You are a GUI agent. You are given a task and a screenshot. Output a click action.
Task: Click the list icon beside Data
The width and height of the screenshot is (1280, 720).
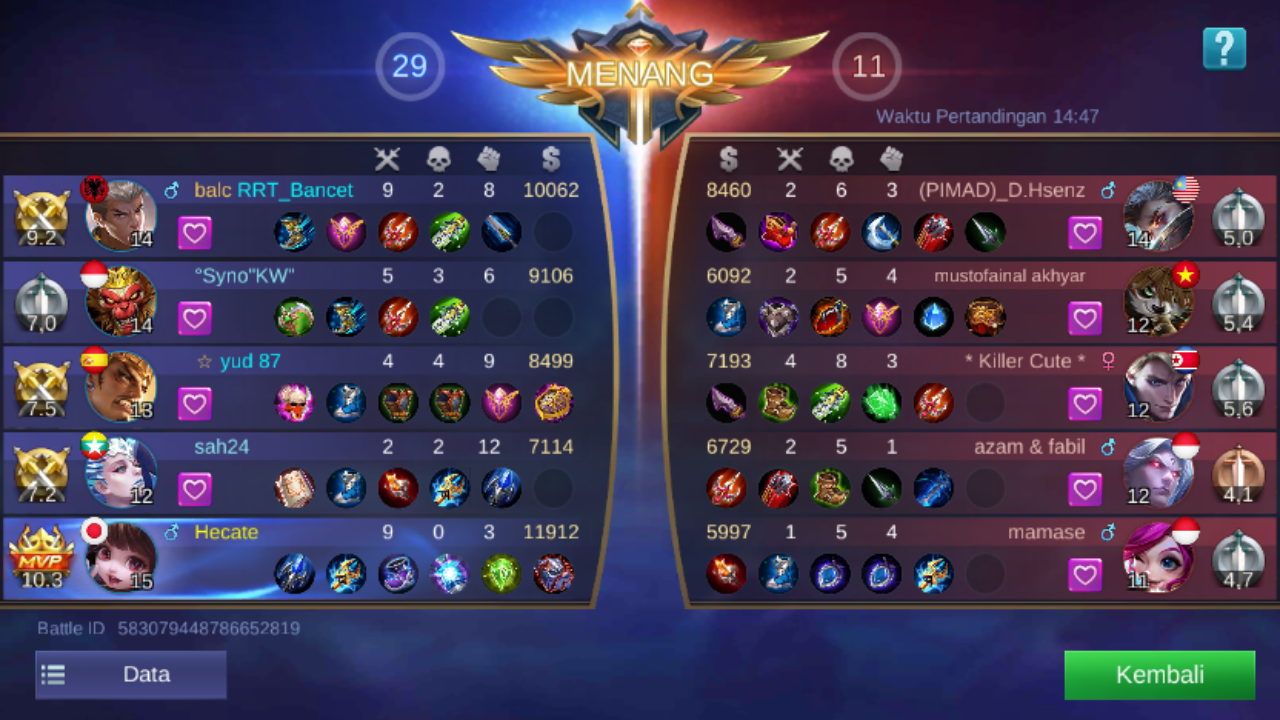pos(52,674)
